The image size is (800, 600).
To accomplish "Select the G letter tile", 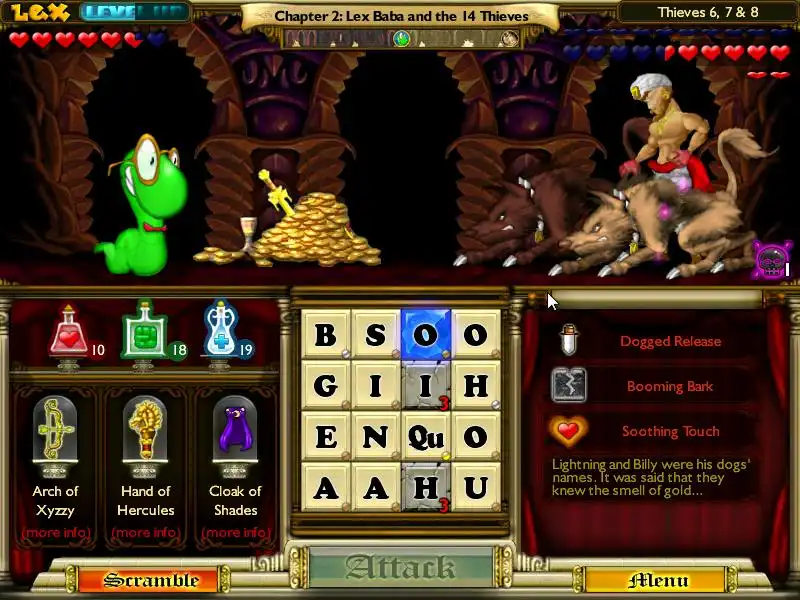I will click(x=326, y=385).
